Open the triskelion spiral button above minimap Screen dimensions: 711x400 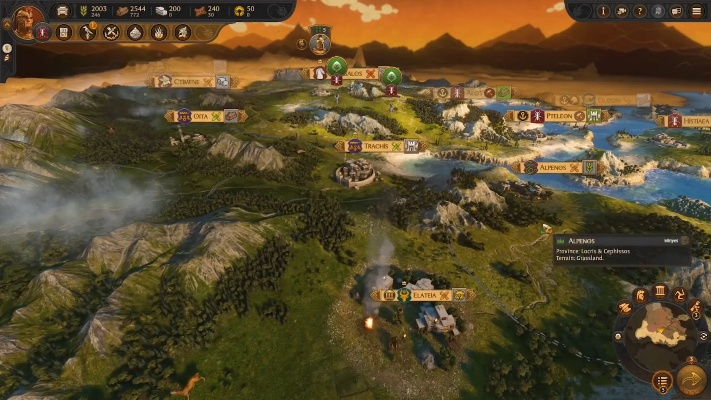click(679, 296)
